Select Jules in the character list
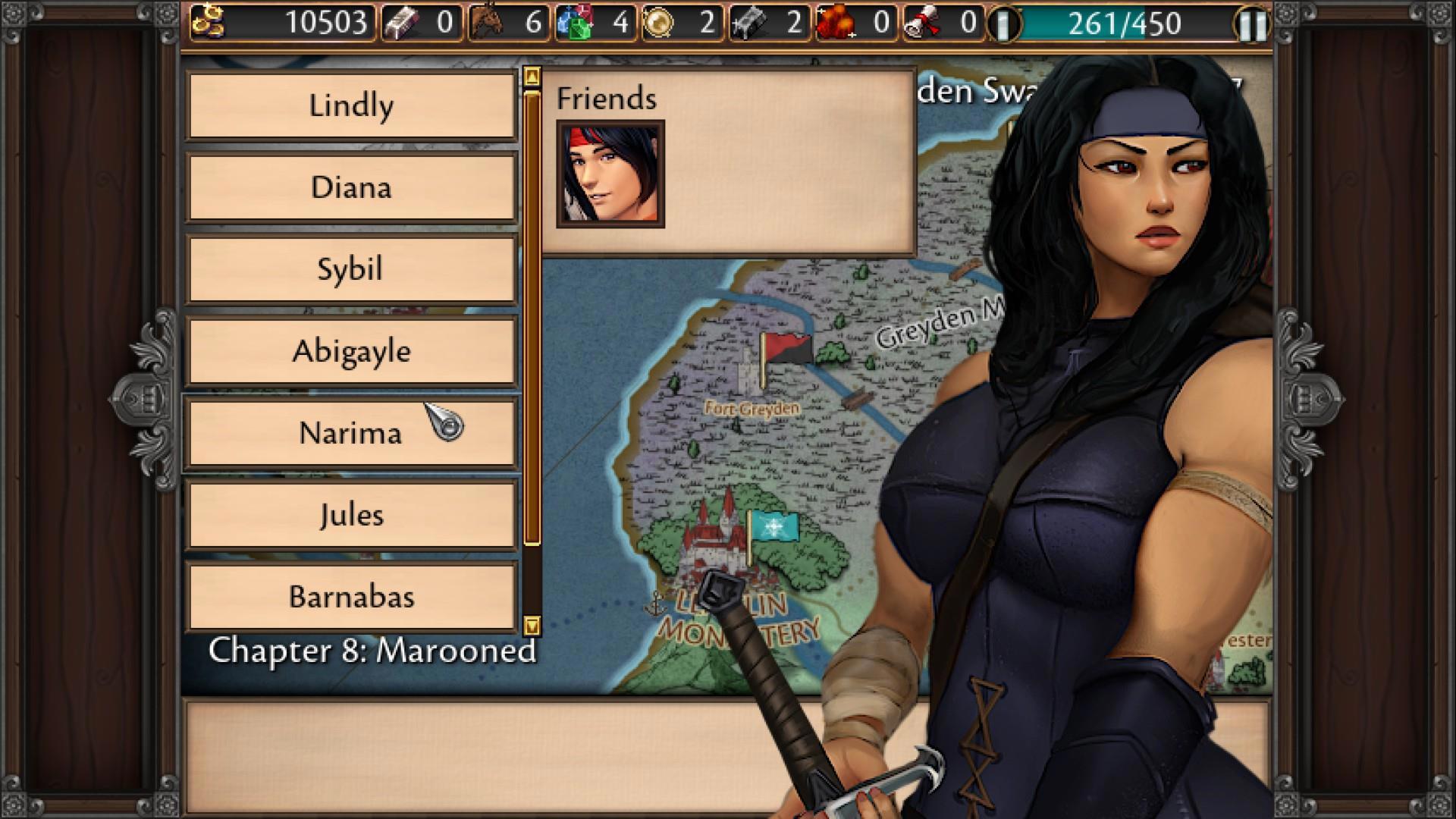 351,515
